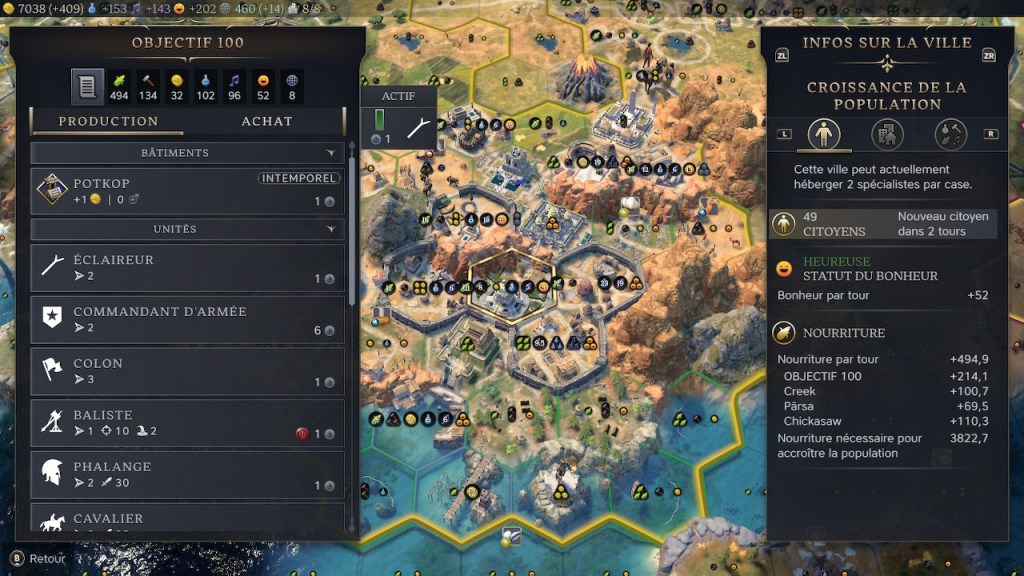1024x576 pixels.
Task: Select the Baliste unit entry
Action: tap(188, 424)
